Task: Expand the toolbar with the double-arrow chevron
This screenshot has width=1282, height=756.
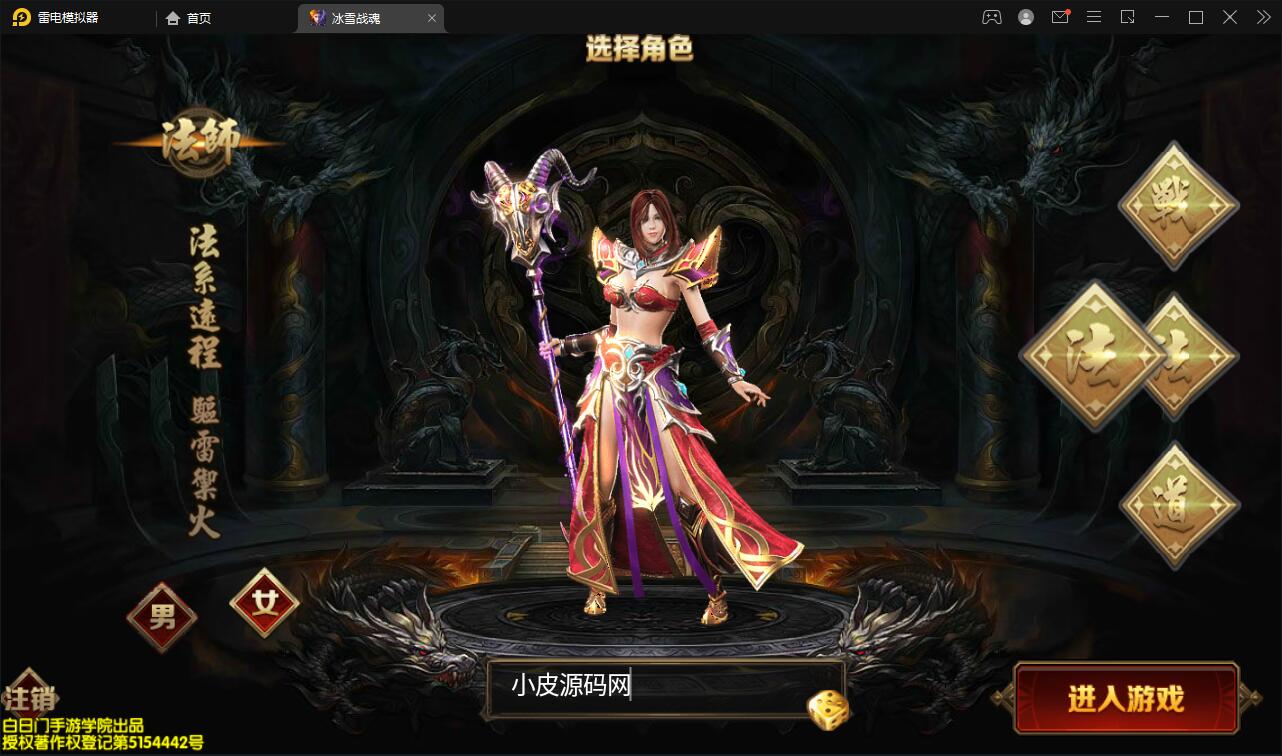Action: (x=1262, y=17)
